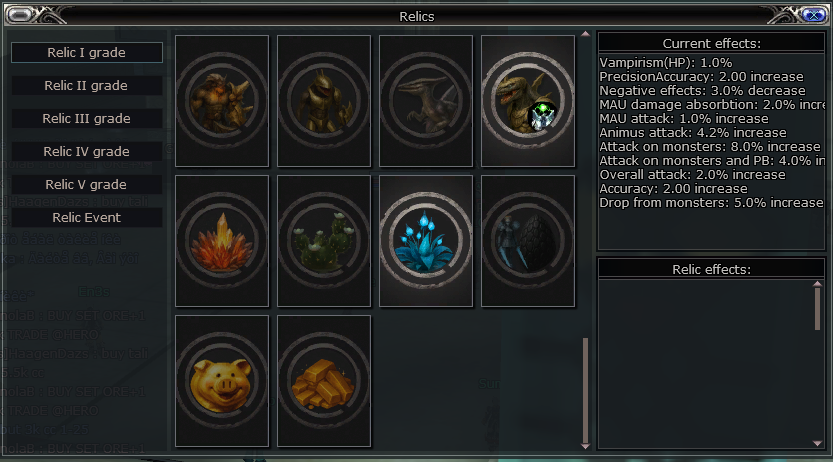Click the Relic effects scrollbar down arrow

point(817,443)
